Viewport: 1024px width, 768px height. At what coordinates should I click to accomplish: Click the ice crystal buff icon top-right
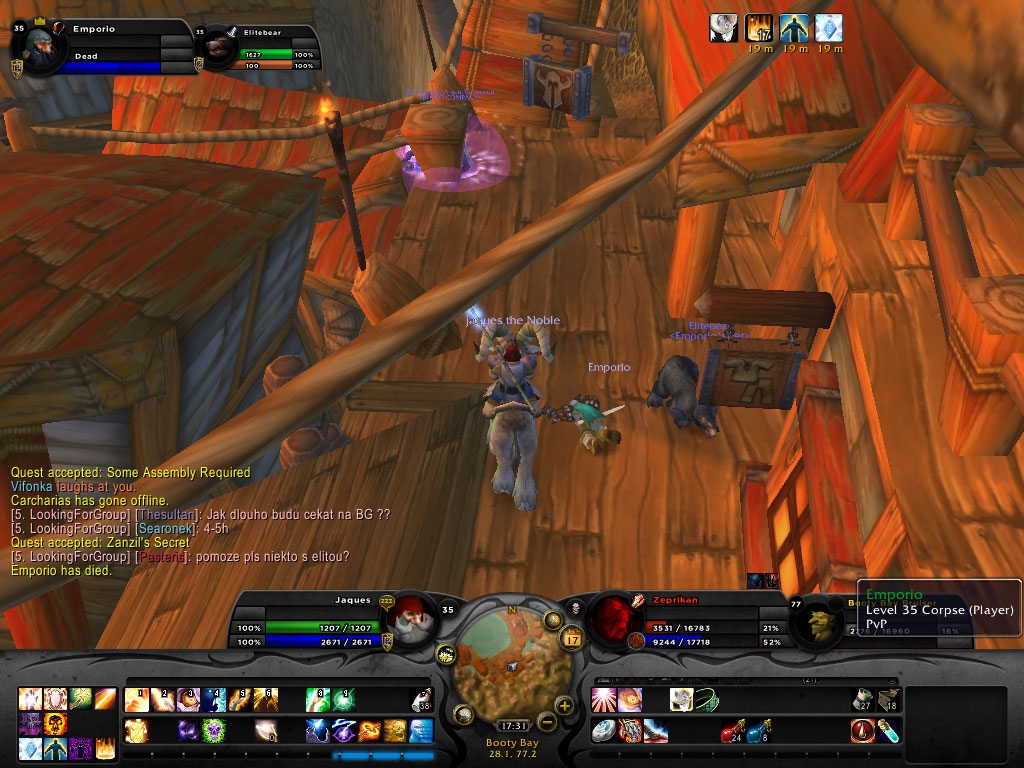[829, 28]
